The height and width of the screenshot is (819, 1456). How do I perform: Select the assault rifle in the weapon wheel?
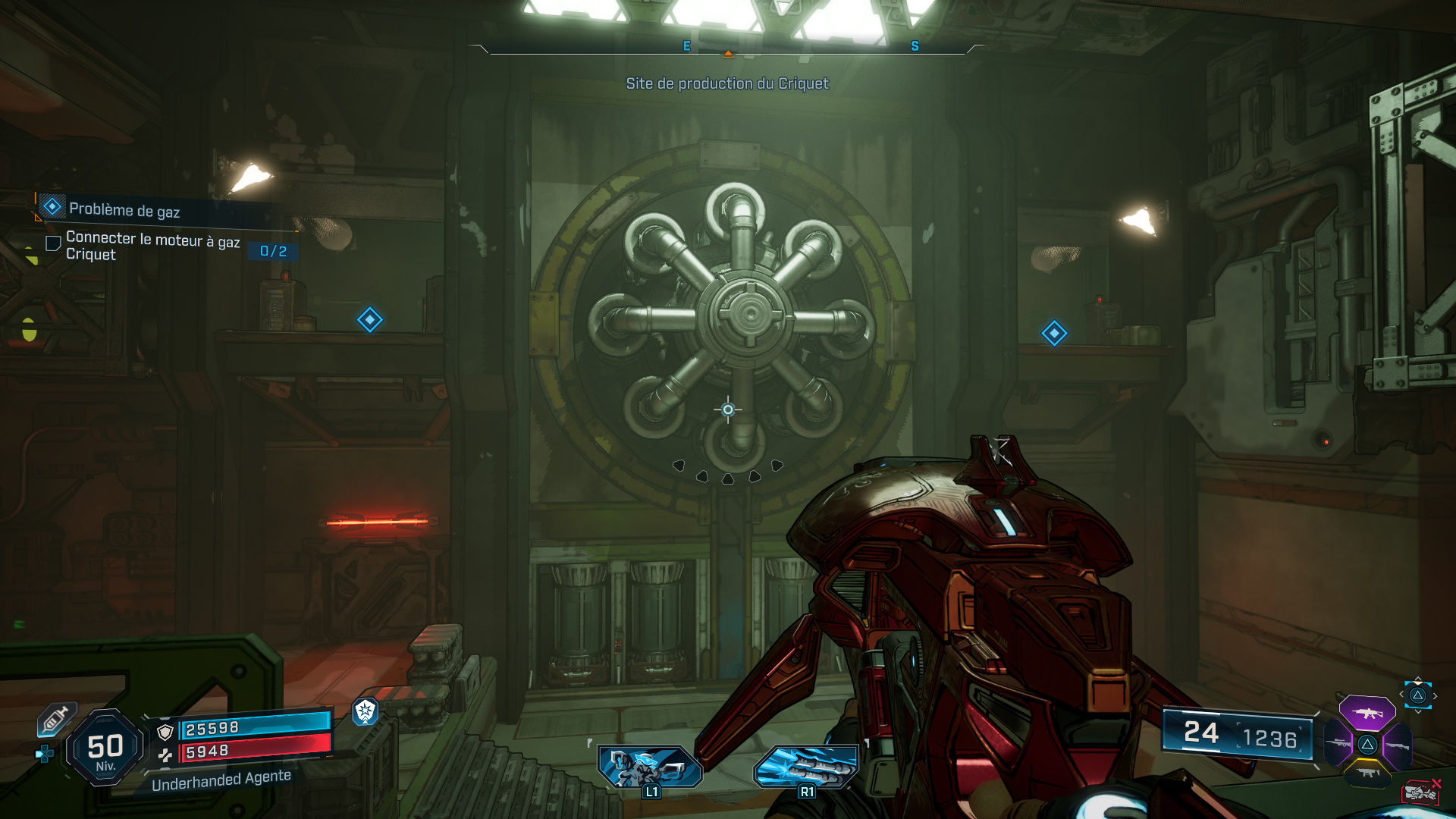coord(1368,714)
